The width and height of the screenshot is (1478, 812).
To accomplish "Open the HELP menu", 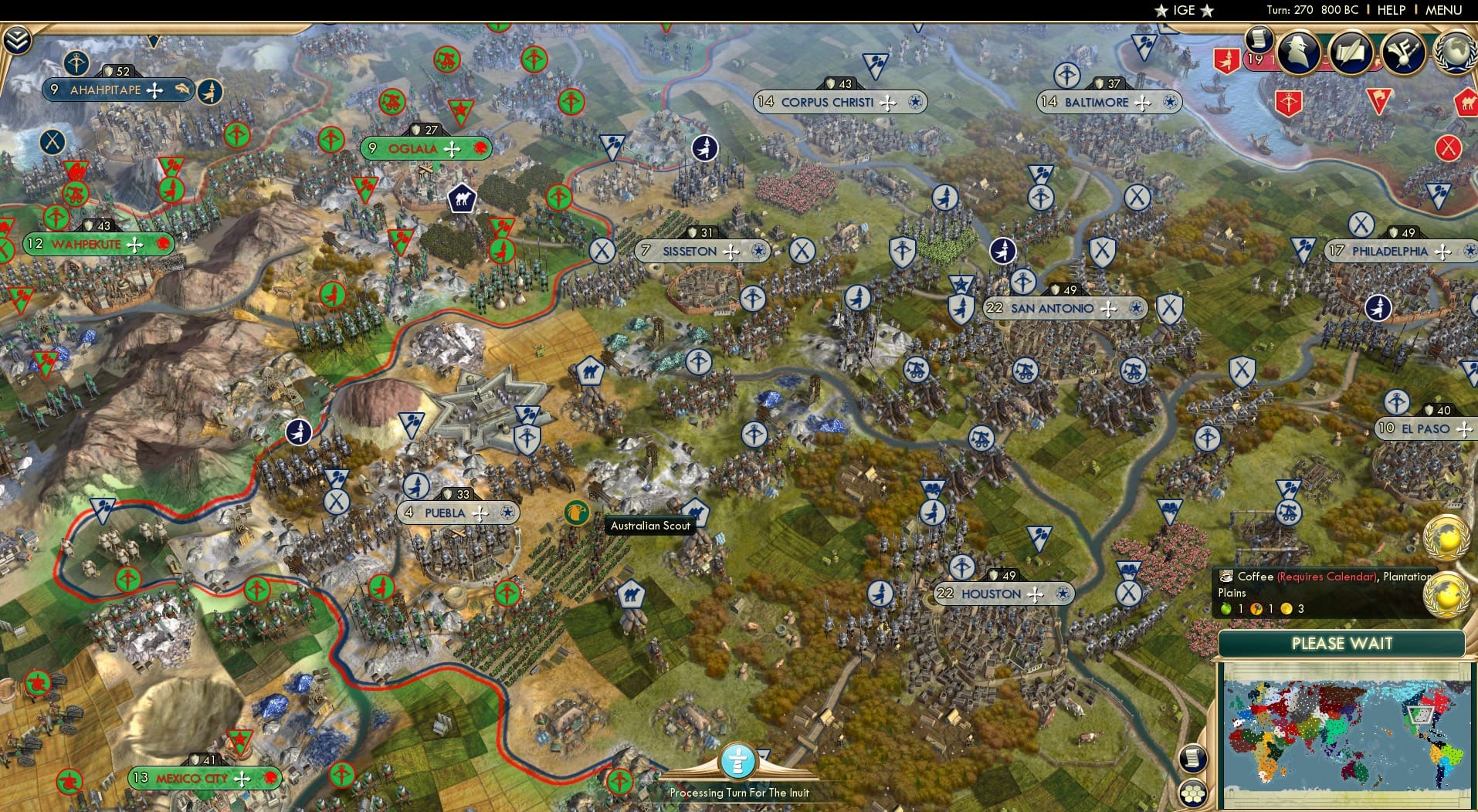I will pos(1390,10).
